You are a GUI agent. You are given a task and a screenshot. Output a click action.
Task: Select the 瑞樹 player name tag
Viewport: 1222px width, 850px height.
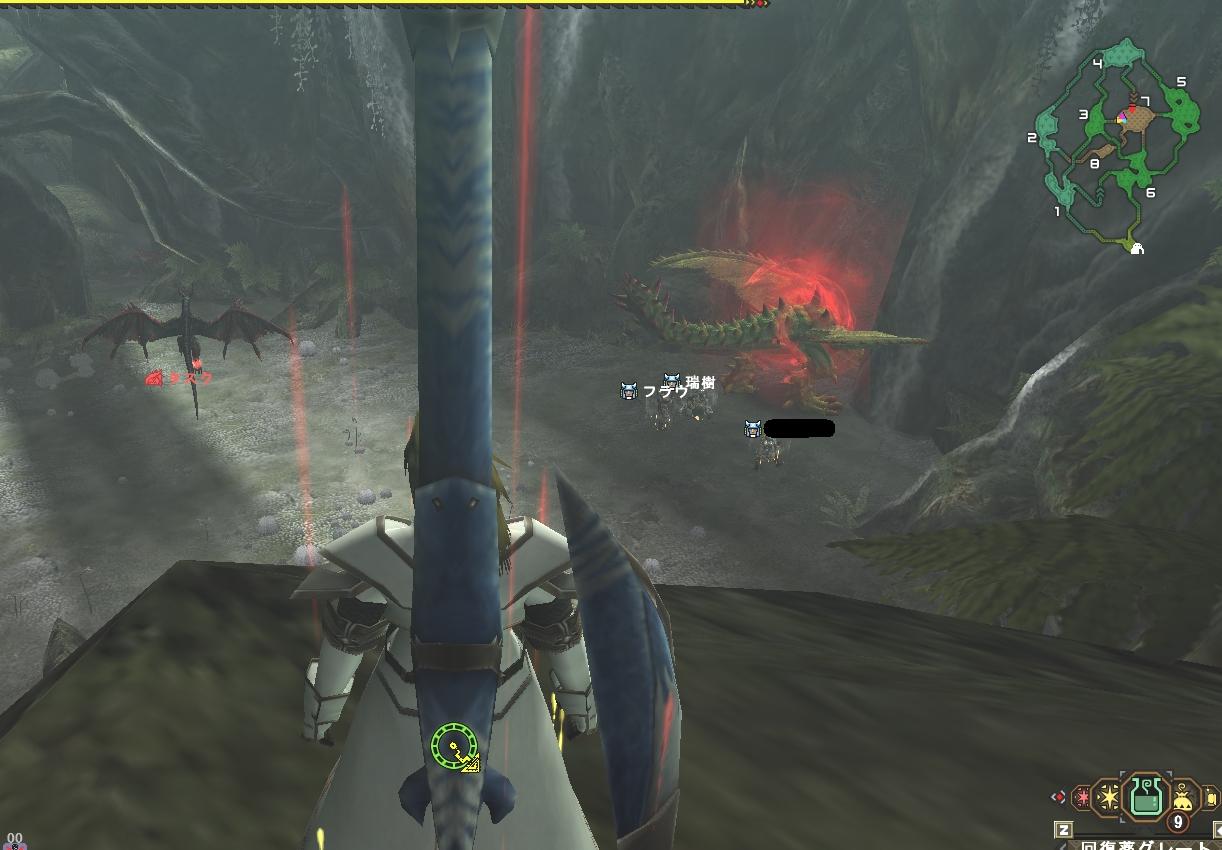[x=700, y=382]
